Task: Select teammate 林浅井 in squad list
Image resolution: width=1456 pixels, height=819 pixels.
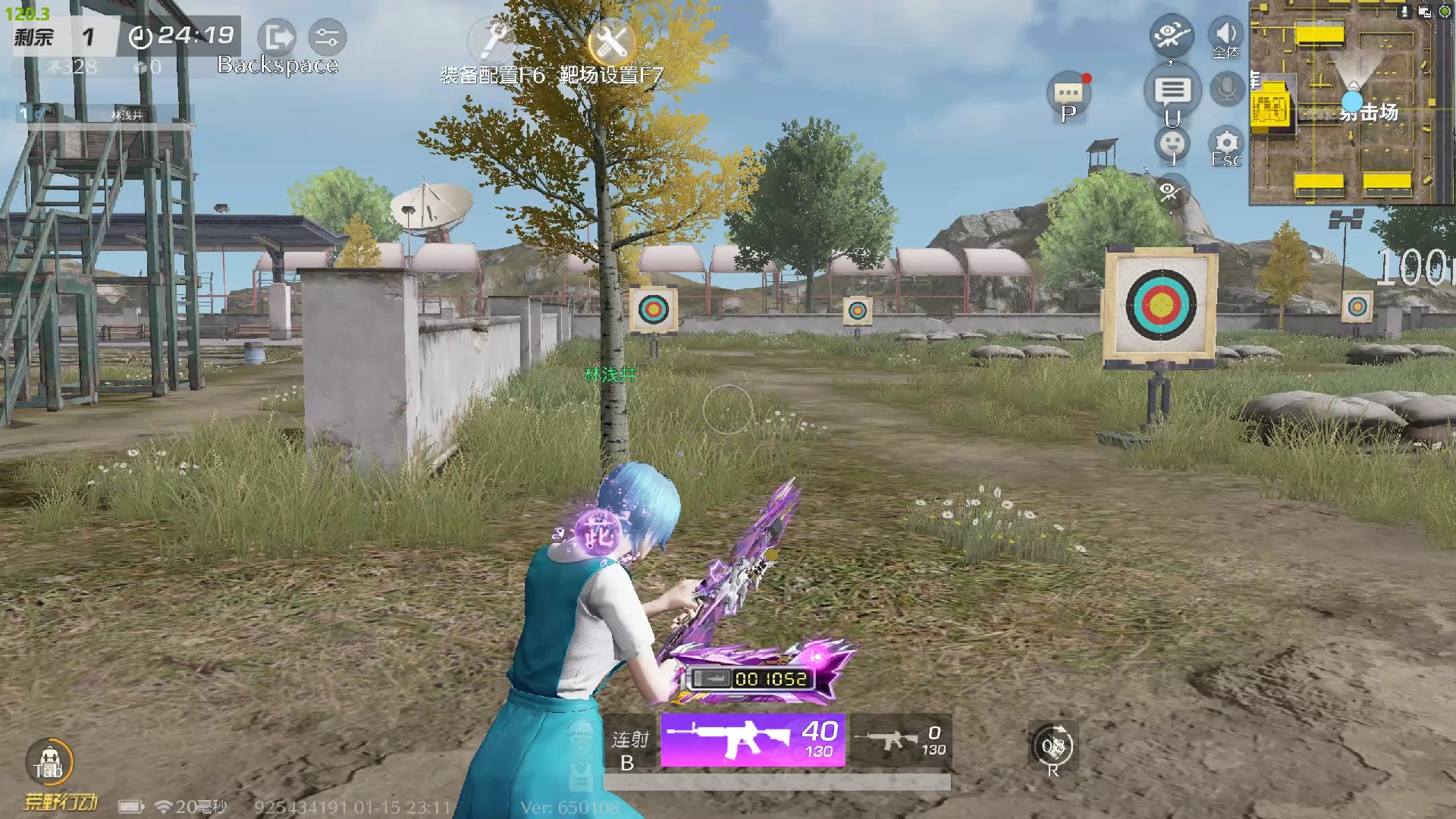Action: tap(106, 115)
